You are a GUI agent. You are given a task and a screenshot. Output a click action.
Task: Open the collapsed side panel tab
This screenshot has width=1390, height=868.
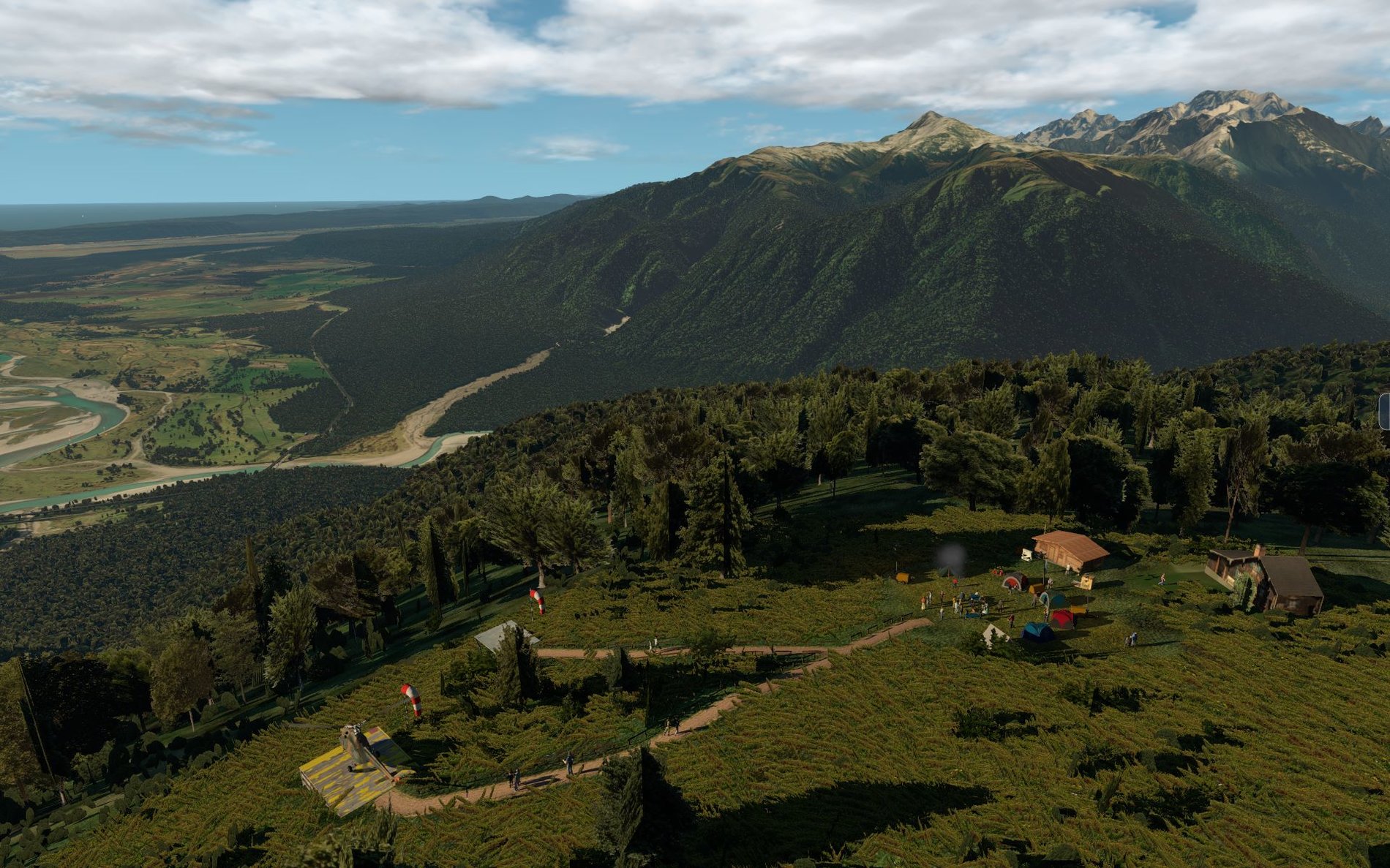(1385, 411)
